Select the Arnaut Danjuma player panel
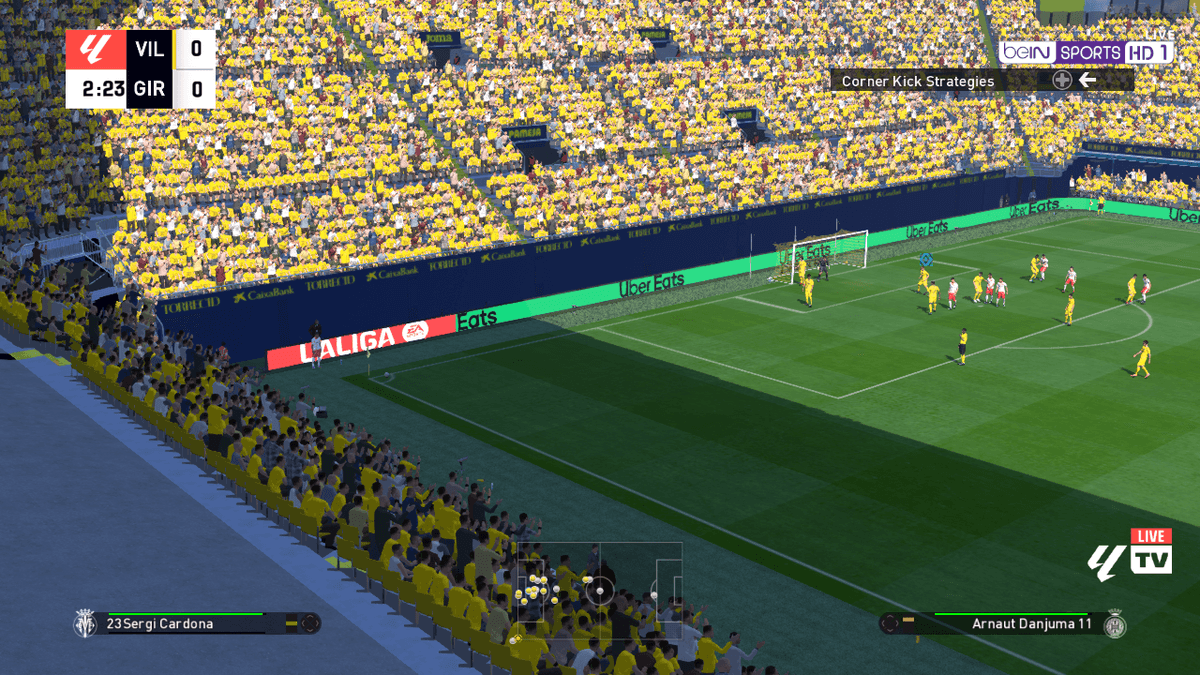The width and height of the screenshot is (1200, 675). [1003, 624]
